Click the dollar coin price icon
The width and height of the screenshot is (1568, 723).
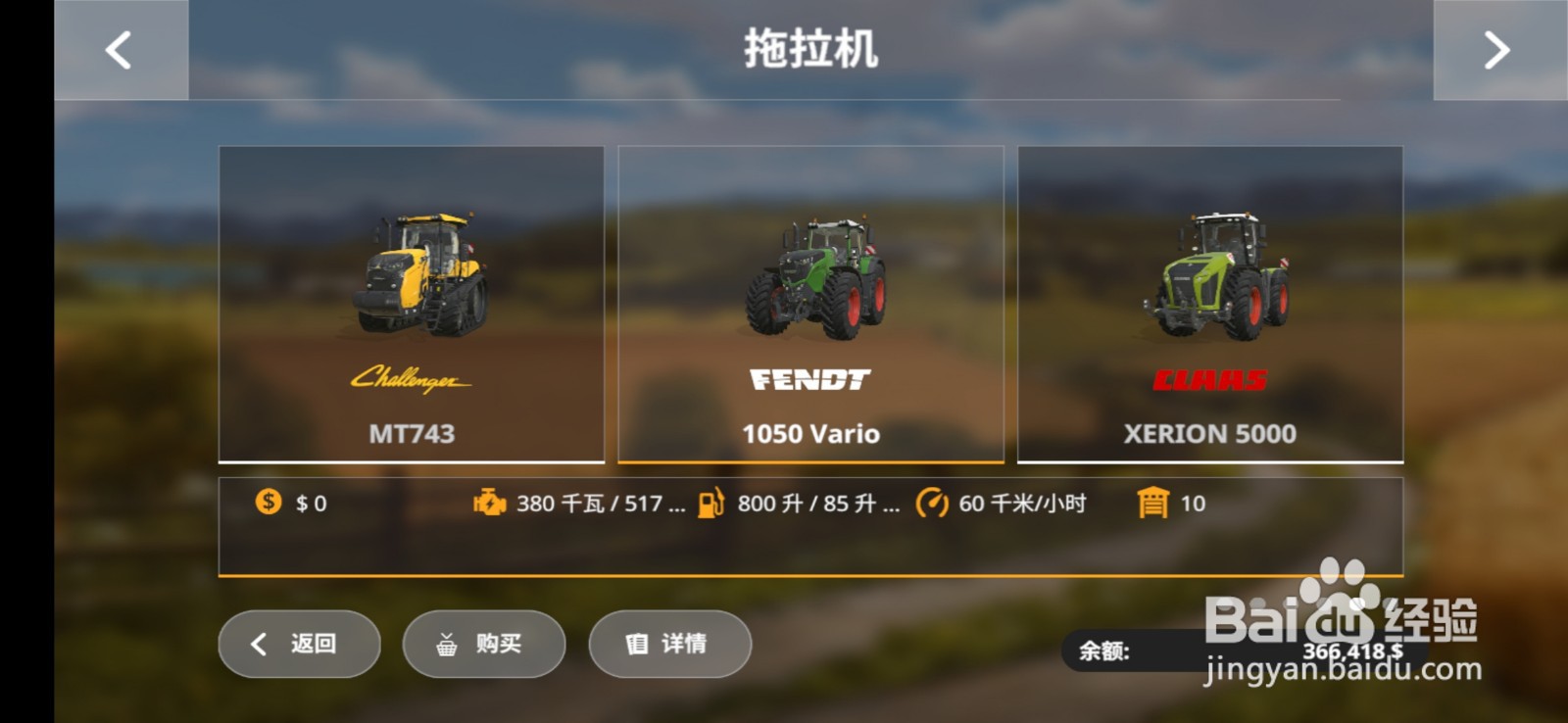[x=266, y=504]
